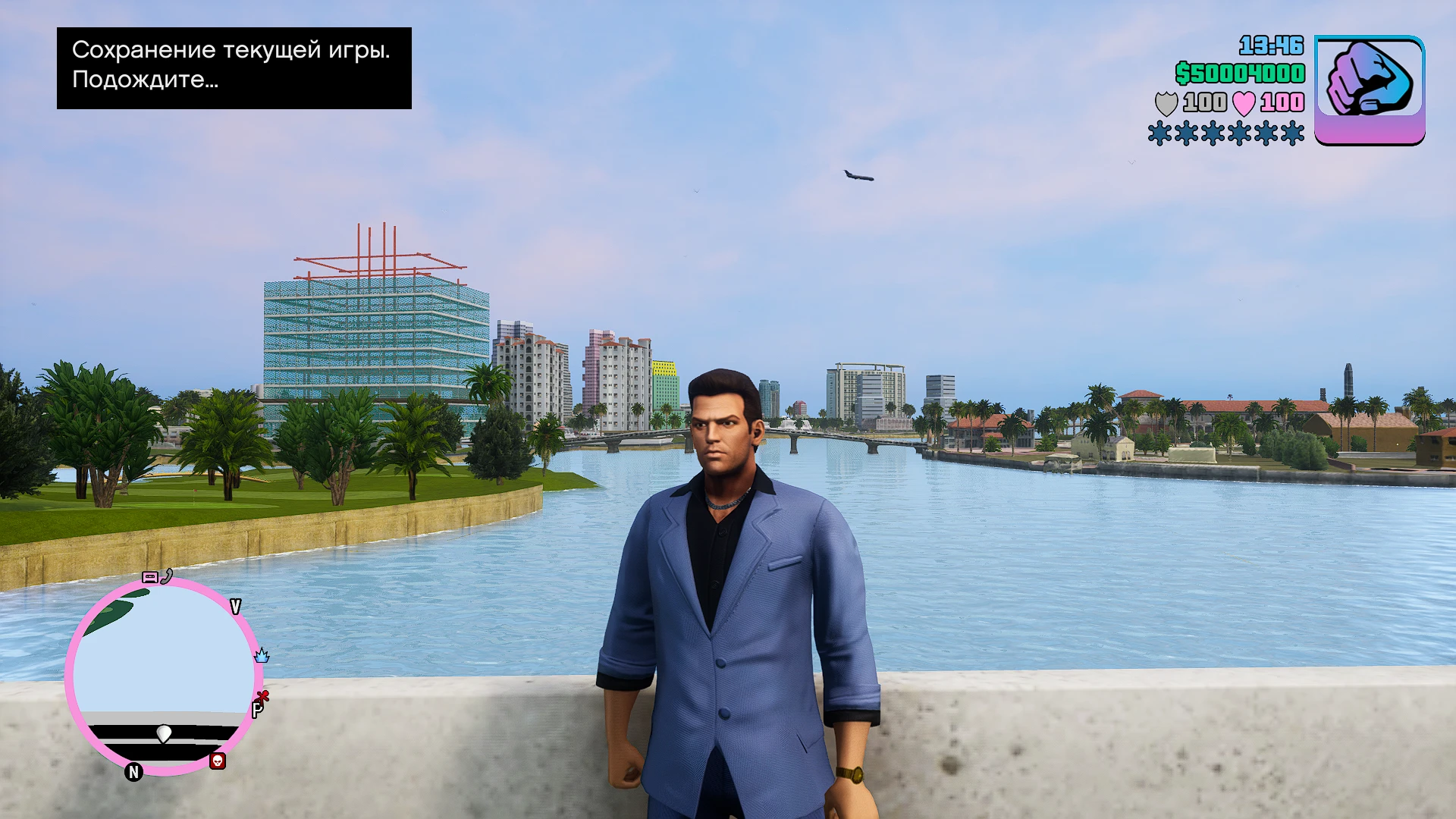Click the pink health heart icon

pos(1244,104)
